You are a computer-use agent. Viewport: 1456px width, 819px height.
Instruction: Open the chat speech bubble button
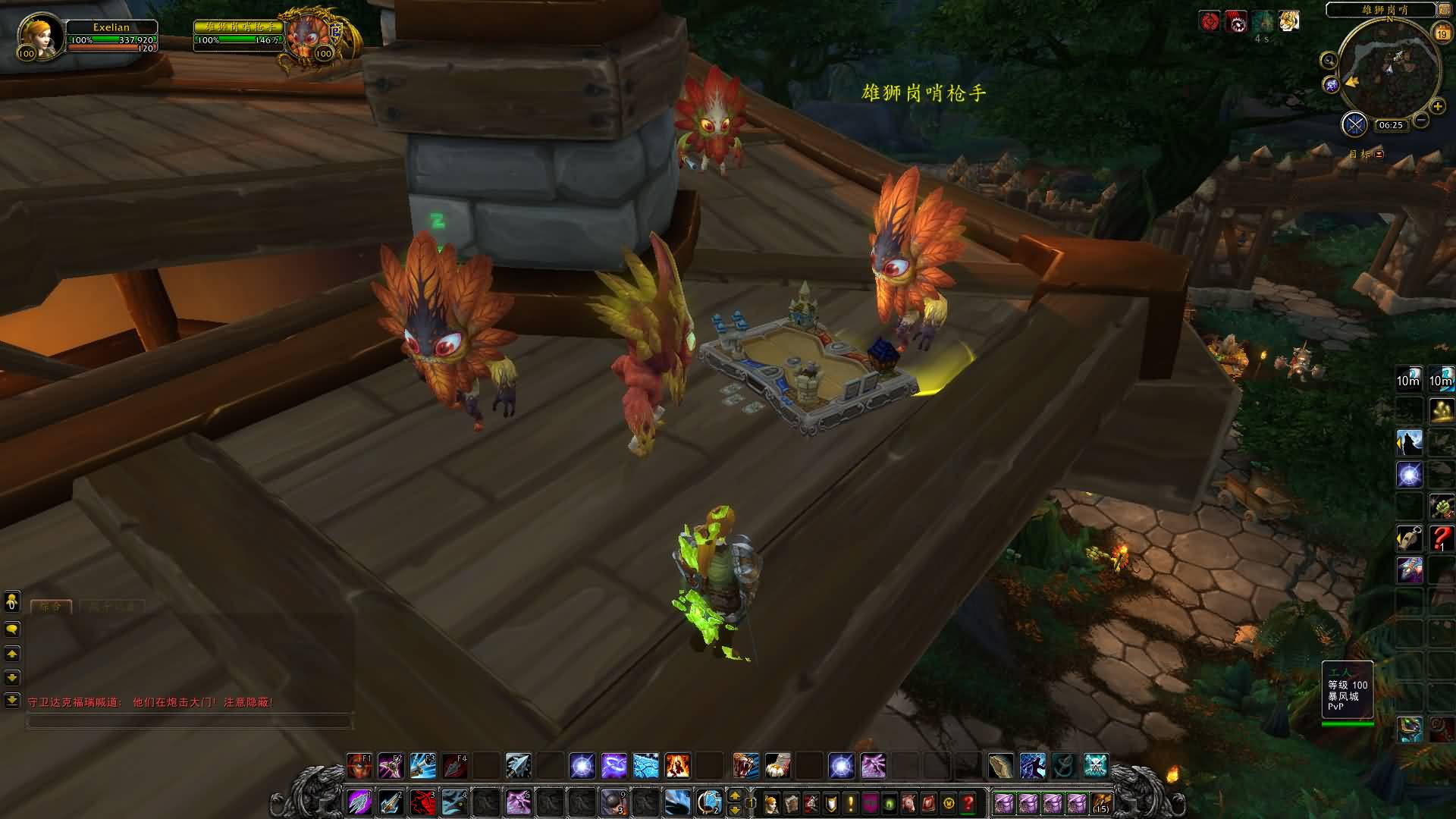(11, 629)
